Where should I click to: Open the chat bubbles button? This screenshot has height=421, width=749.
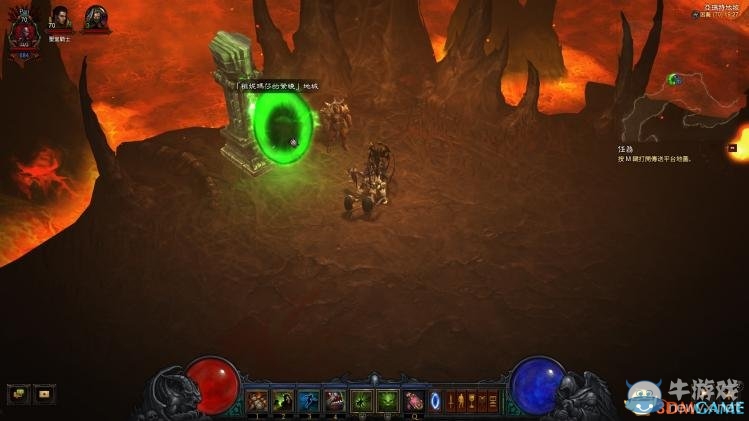pyautogui.click(x=17, y=394)
